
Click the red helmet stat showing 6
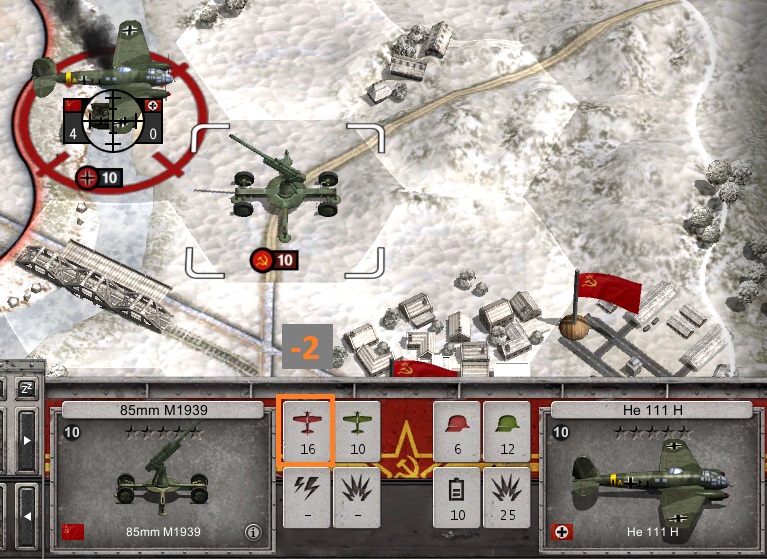tap(457, 432)
